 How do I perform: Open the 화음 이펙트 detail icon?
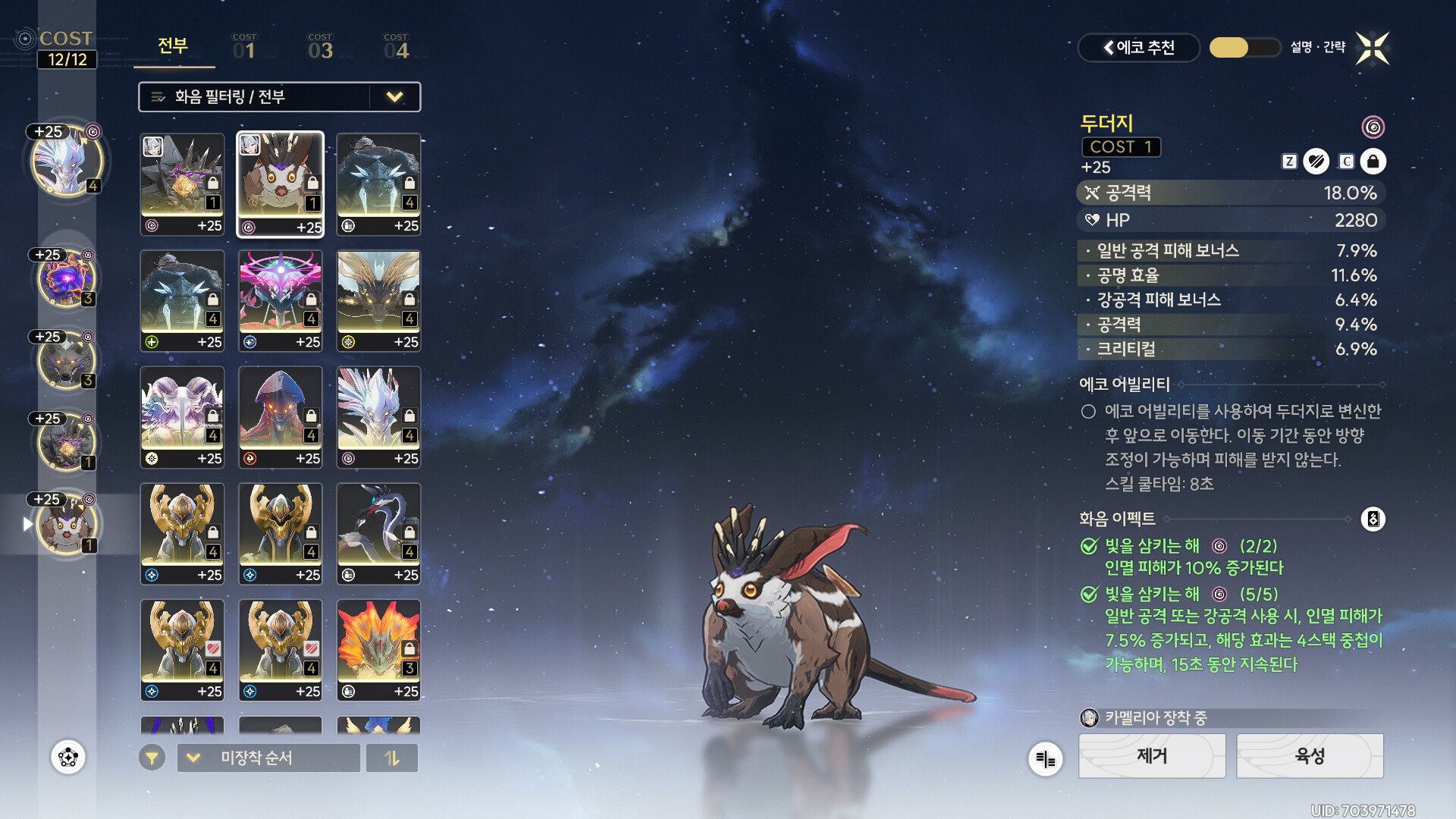[1373, 519]
